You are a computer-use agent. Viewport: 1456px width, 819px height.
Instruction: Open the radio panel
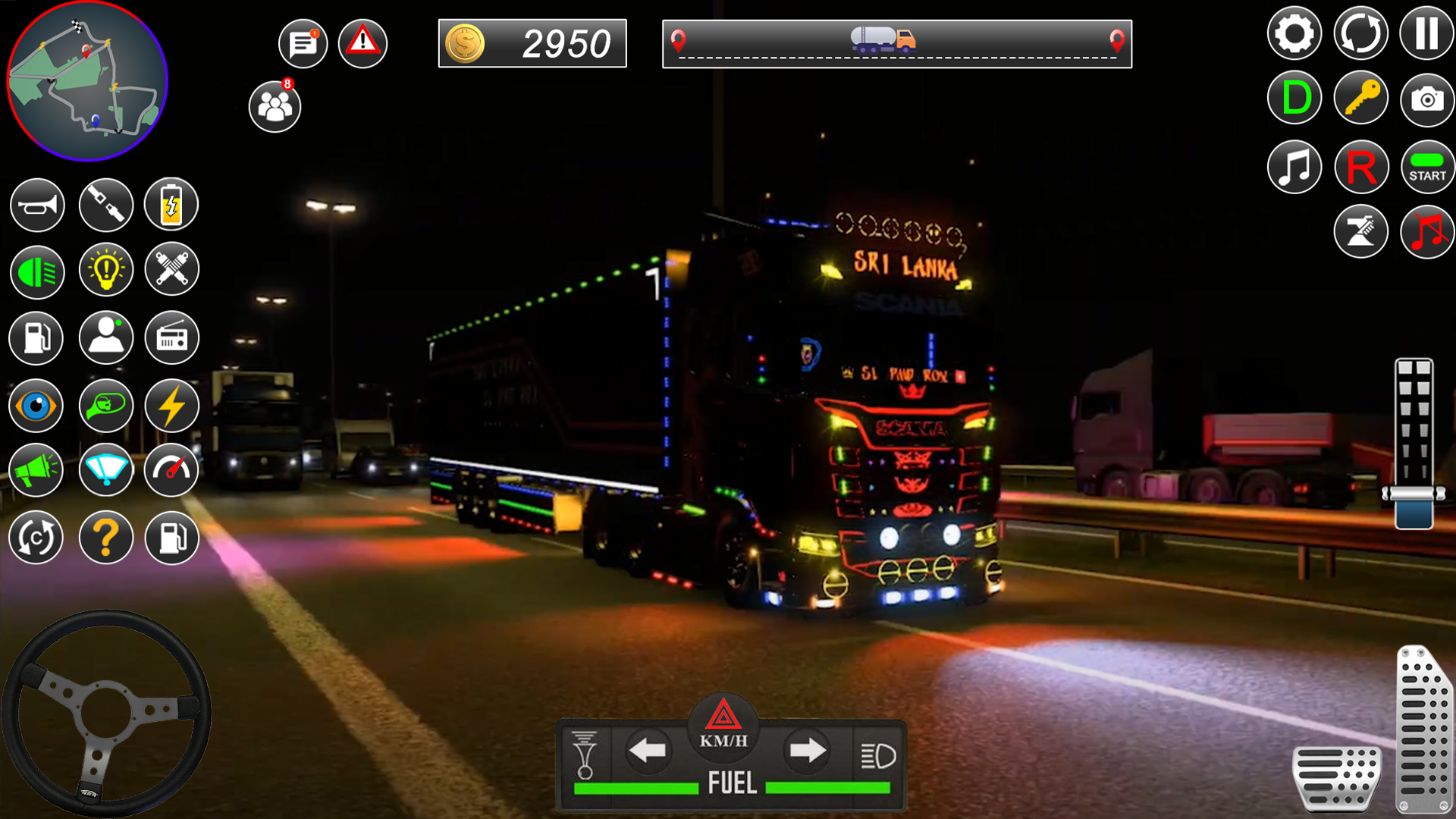(171, 339)
